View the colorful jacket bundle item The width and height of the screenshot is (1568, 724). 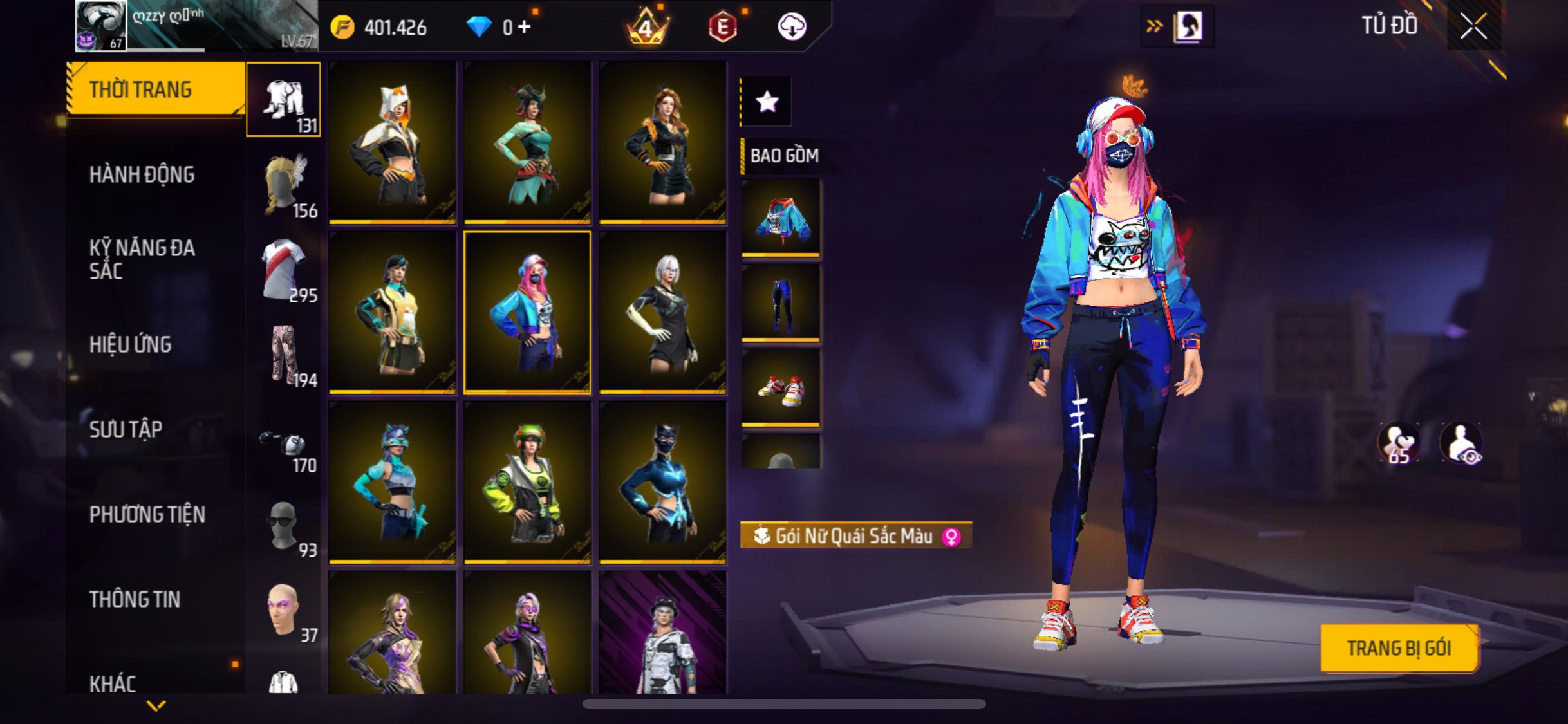click(x=781, y=218)
